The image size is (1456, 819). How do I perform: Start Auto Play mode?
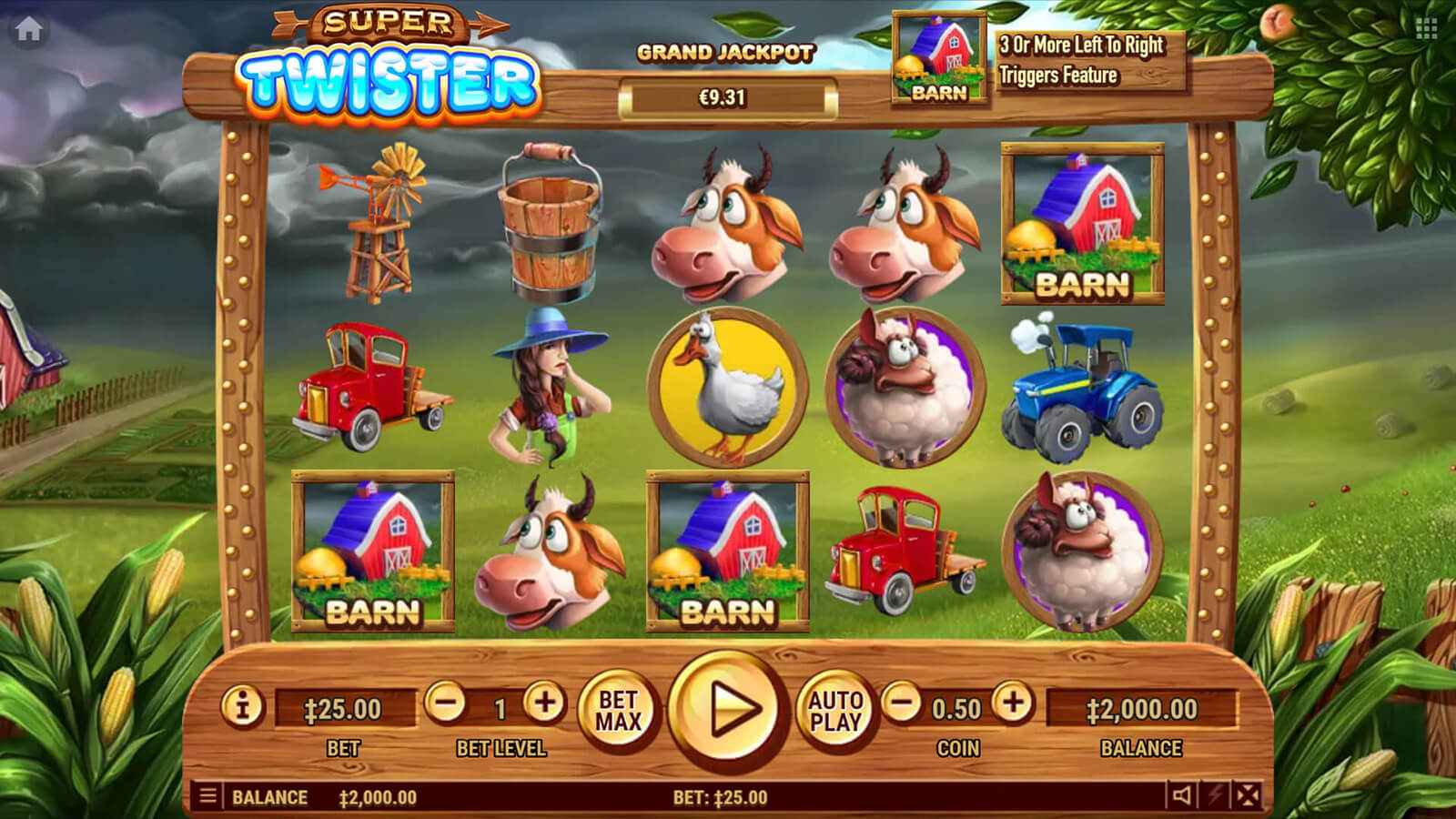pos(835,711)
